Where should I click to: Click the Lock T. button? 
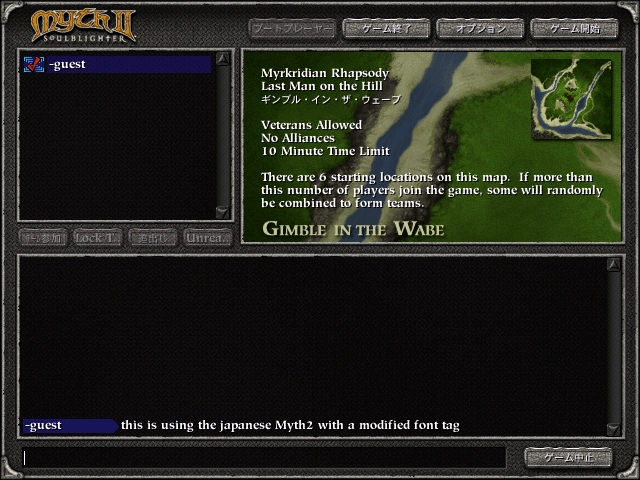pos(98,238)
